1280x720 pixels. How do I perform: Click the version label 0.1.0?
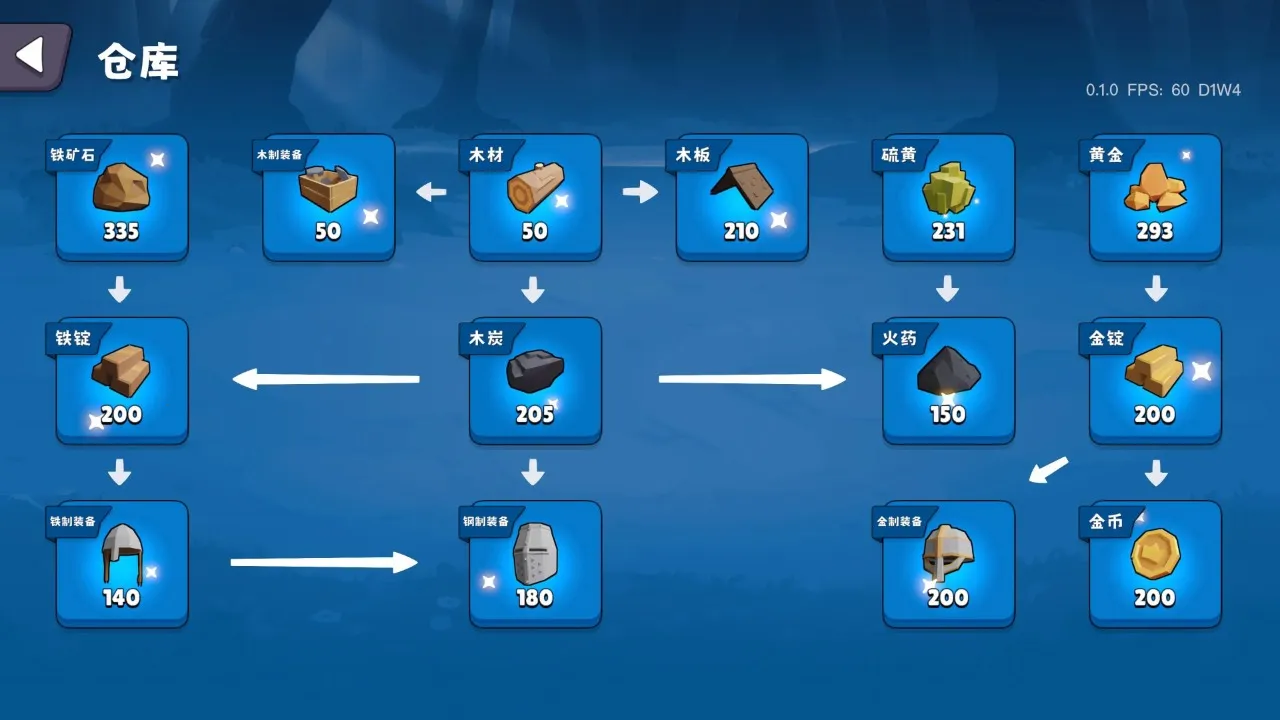point(1099,90)
